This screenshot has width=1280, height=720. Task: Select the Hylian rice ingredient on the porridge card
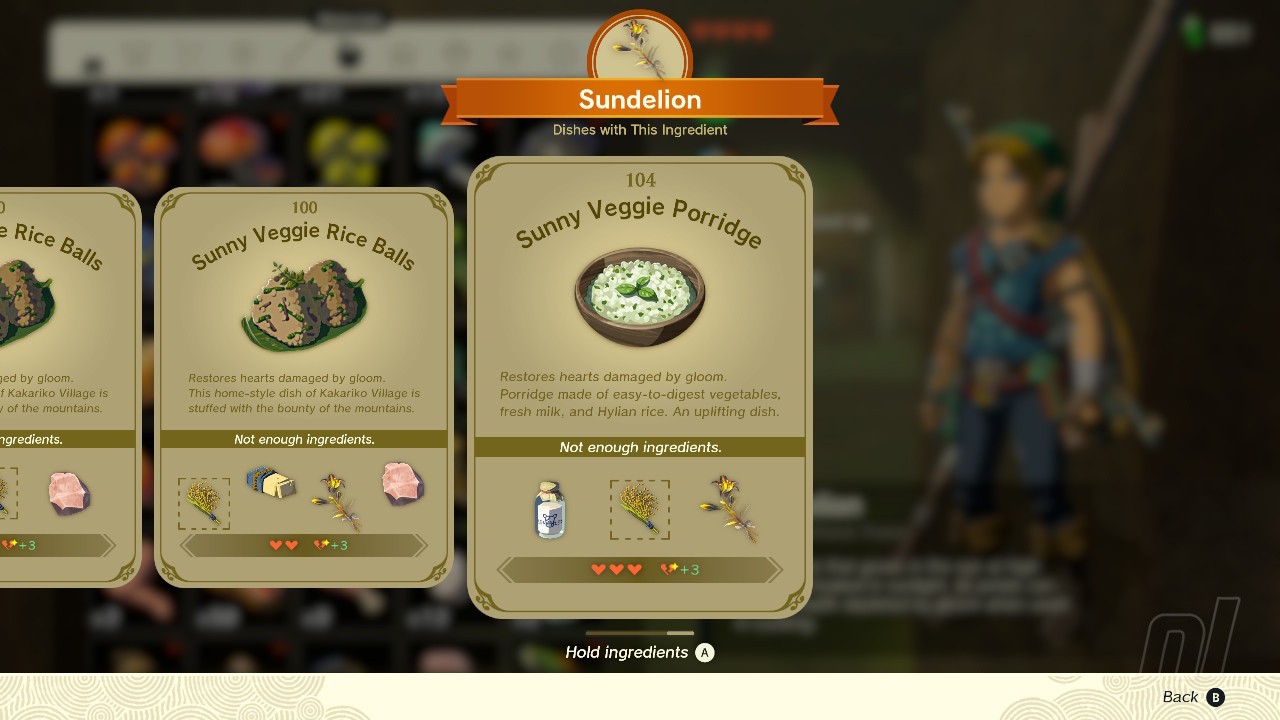(x=640, y=509)
